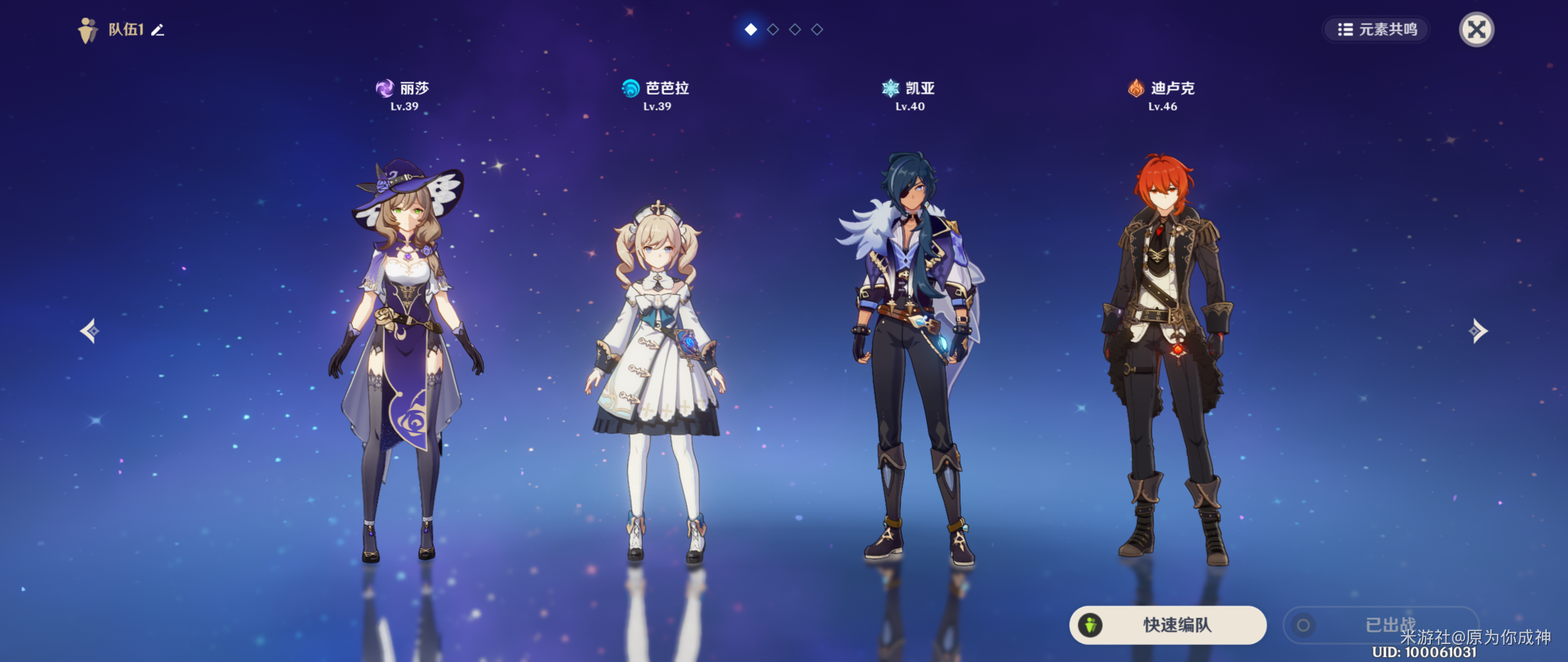Image resolution: width=1568 pixels, height=662 pixels.
Task: Open the 元素共鸣 elemental resonance list
Action: (x=1376, y=30)
